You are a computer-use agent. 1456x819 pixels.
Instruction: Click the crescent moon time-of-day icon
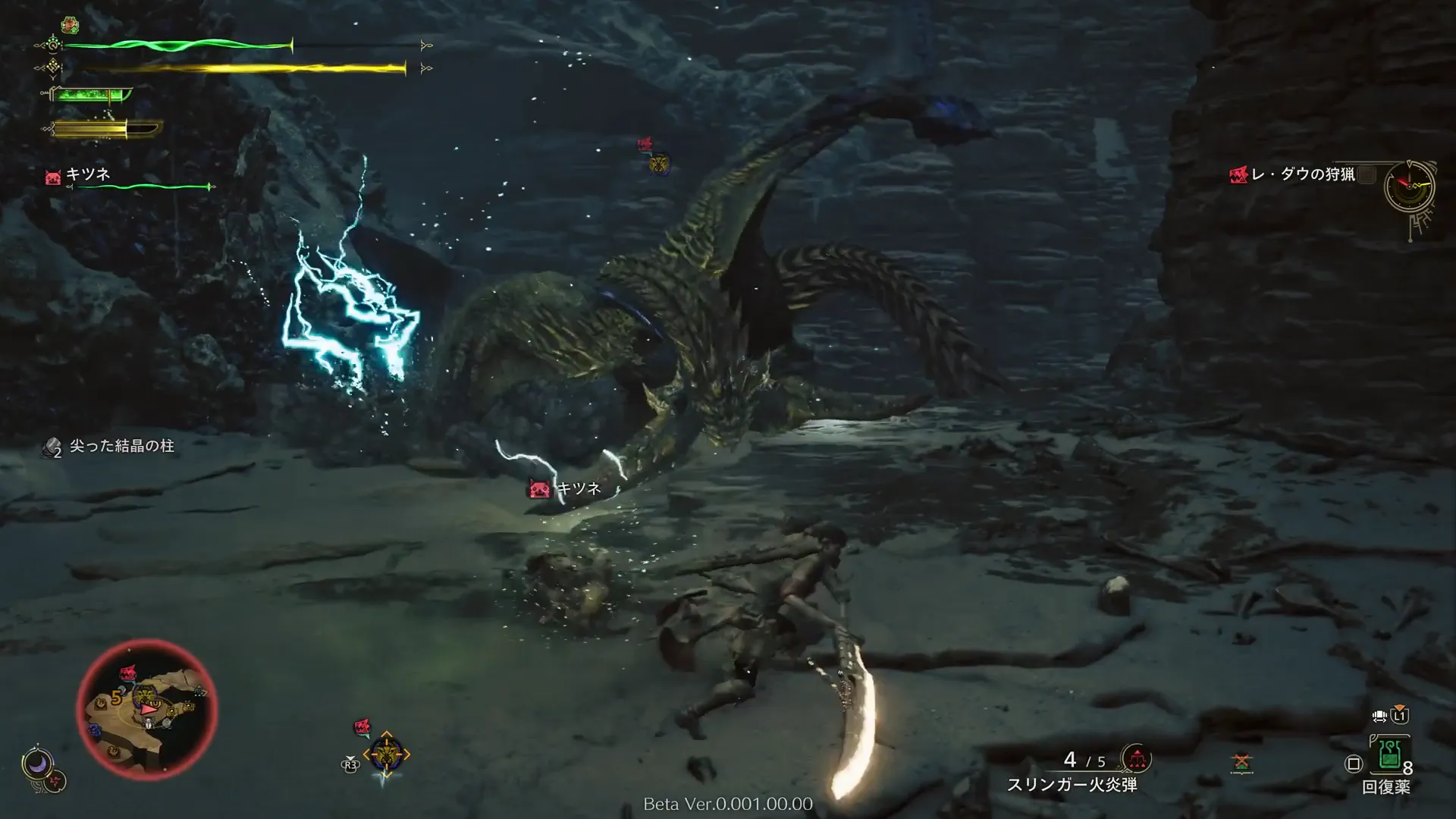[36, 764]
